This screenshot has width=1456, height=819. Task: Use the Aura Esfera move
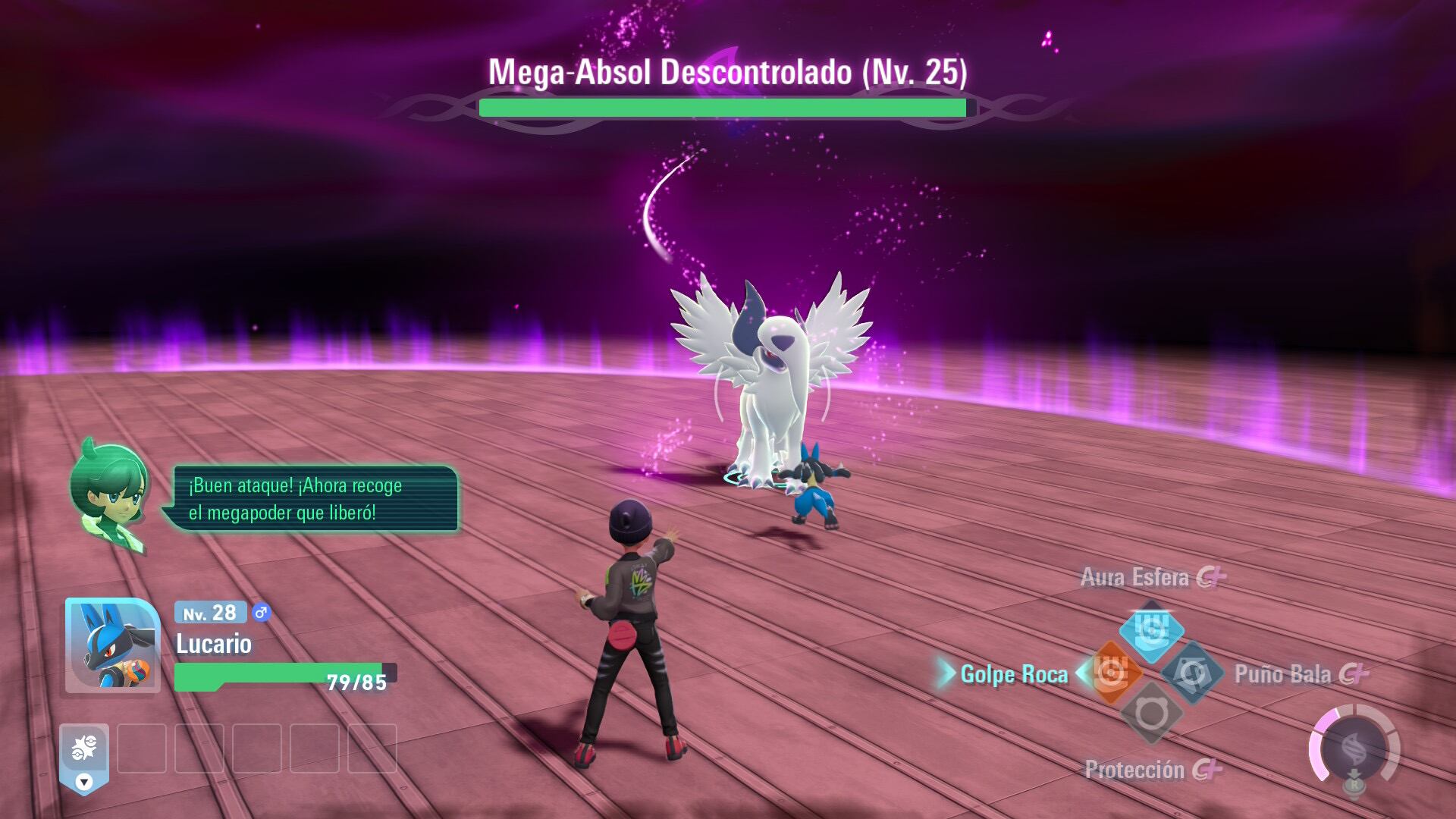point(1151,630)
